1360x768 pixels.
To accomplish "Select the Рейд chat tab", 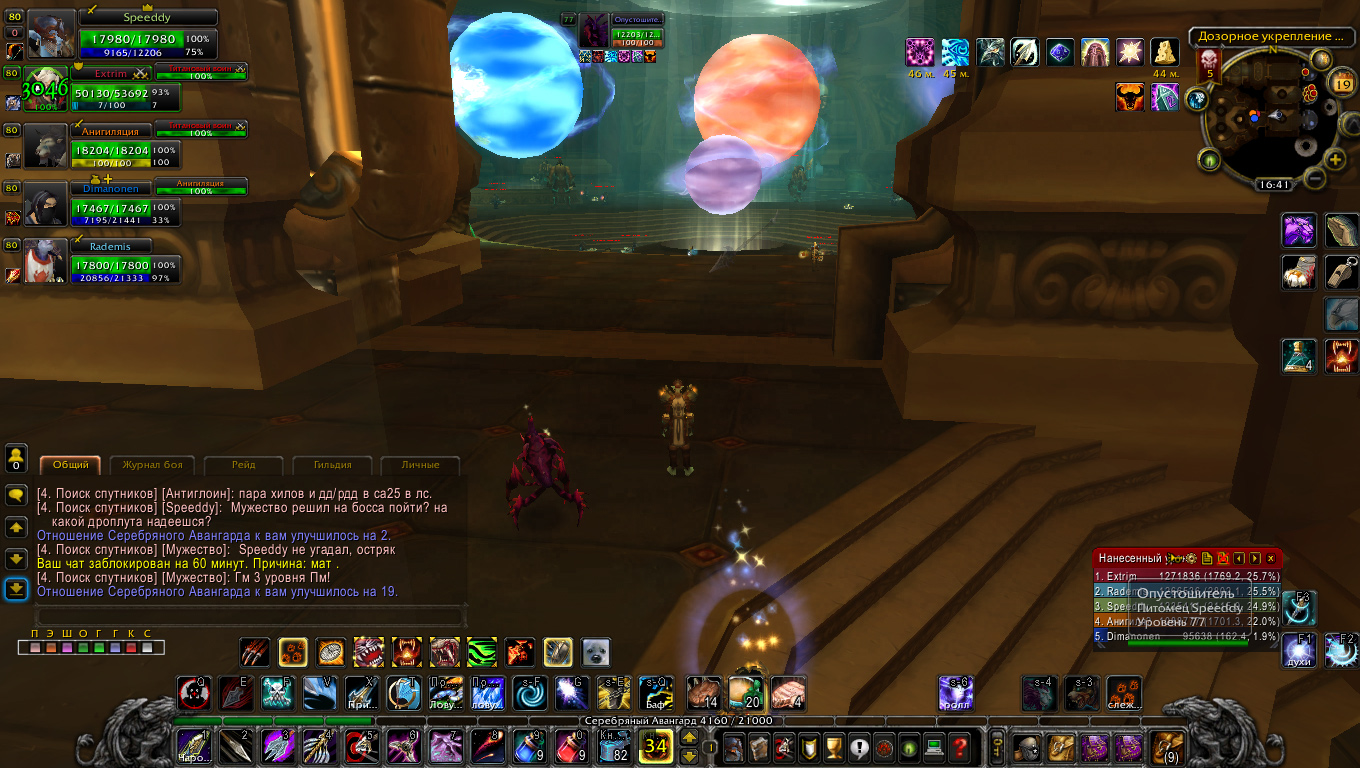I will coord(243,465).
